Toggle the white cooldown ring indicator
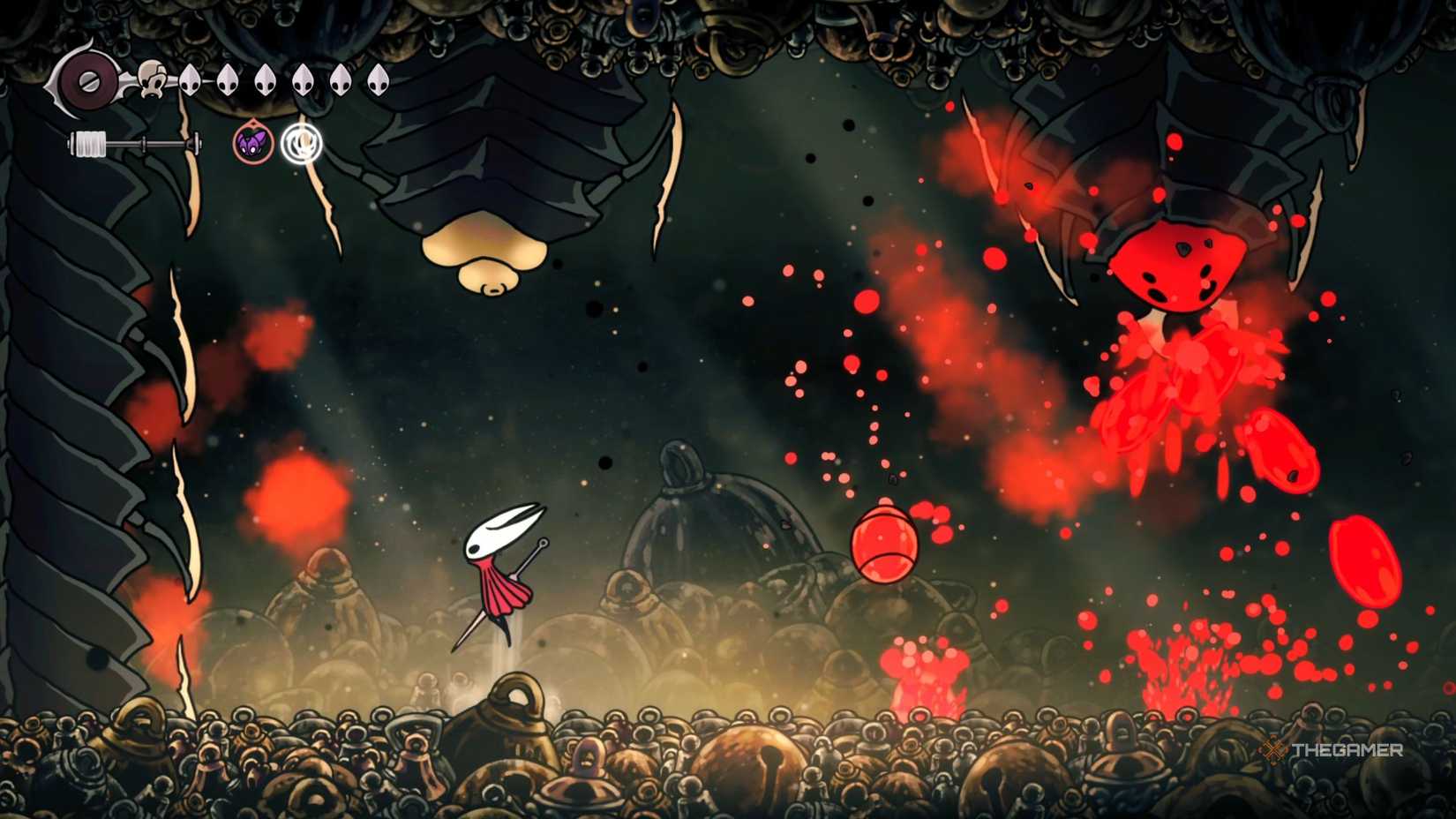Screen dimensions: 1456x819 [301, 144]
